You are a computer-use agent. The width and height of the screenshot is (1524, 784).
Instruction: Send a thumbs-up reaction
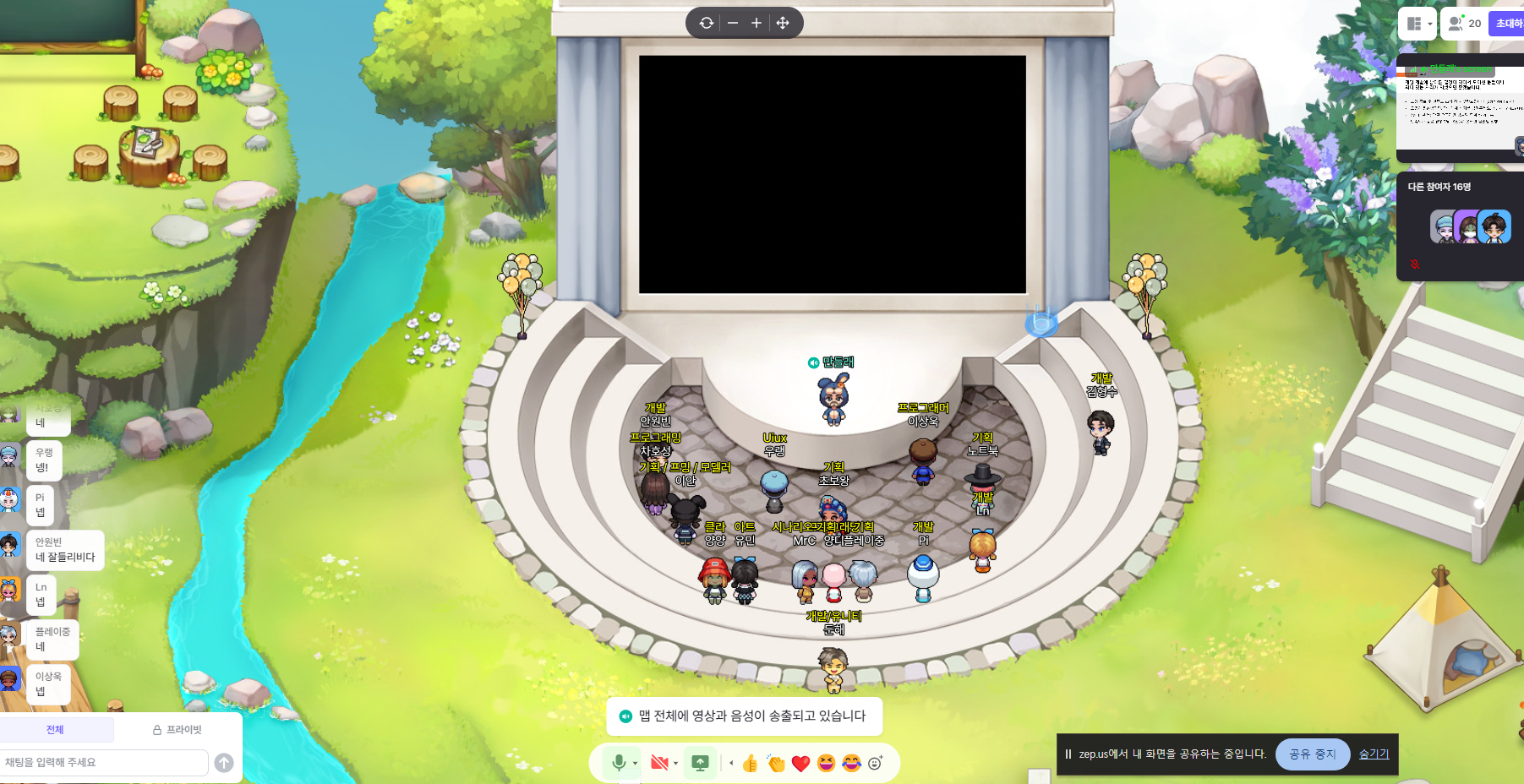pos(750,764)
